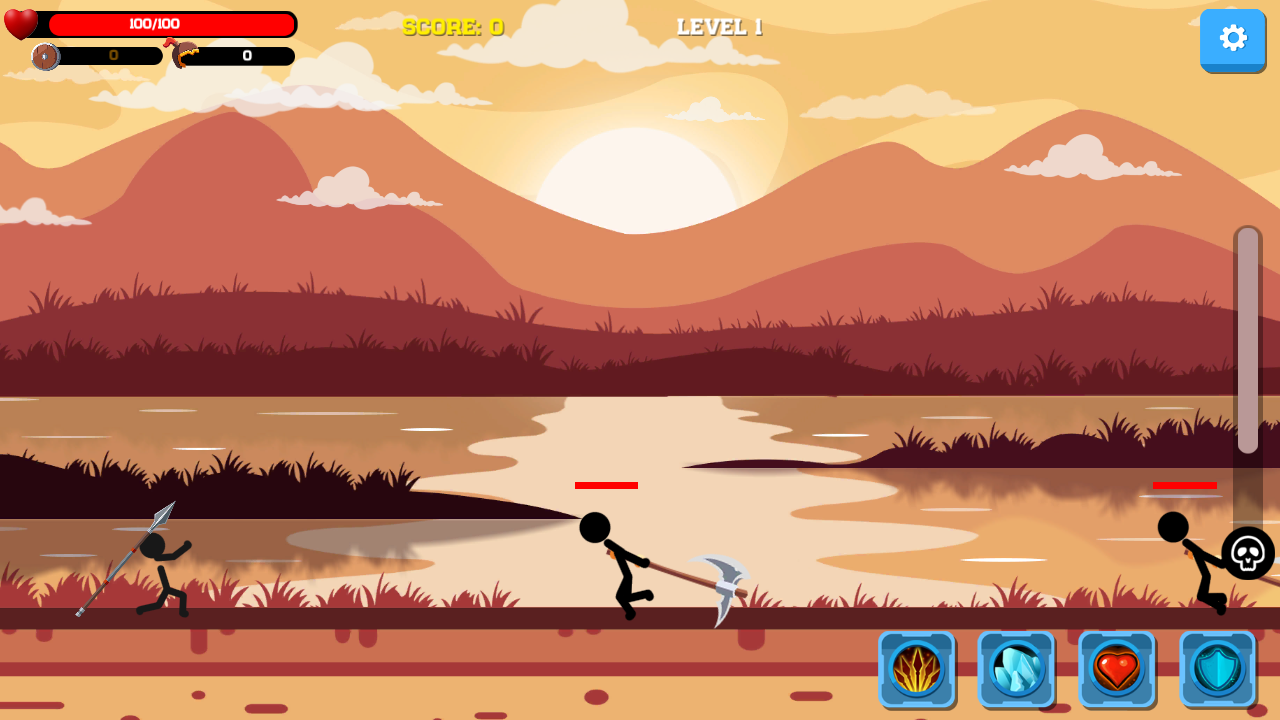Activate the fire trident spell skill
The height and width of the screenshot is (720, 1280).
click(x=916, y=670)
